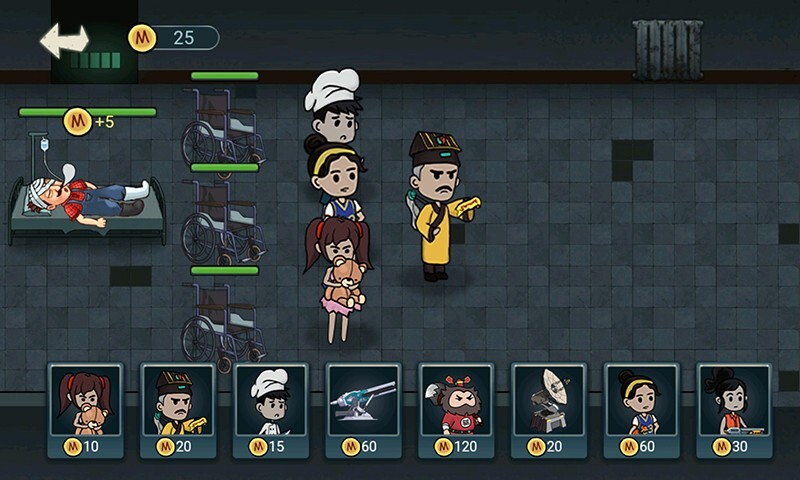The image size is (800, 480).
Task: Pick the yellow headband girl card
Action: (x=641, y=409)
